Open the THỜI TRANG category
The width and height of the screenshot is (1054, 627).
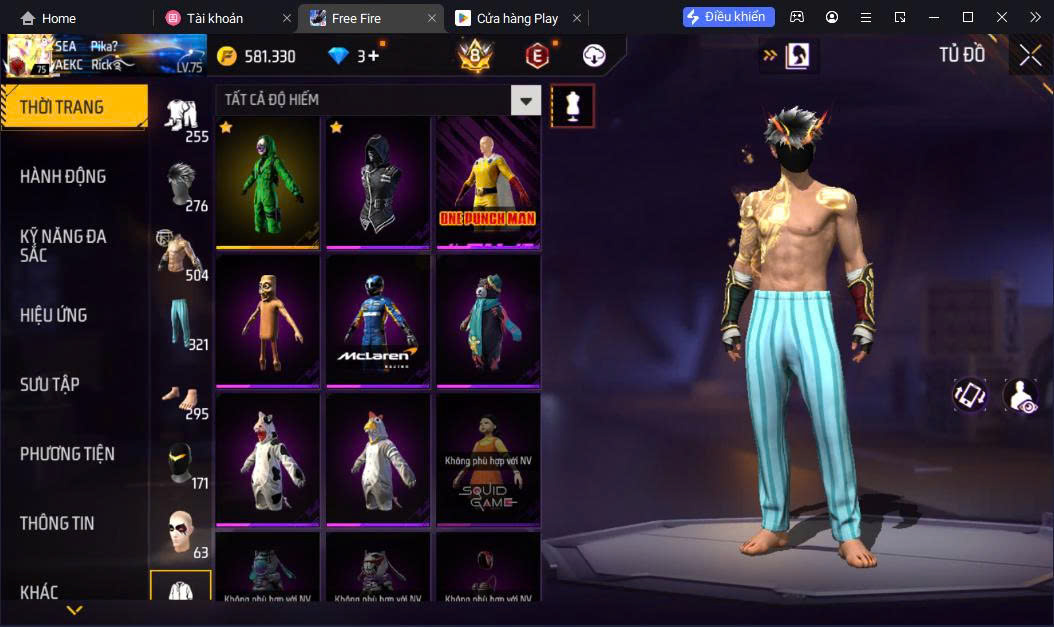(x=74, y=107)
